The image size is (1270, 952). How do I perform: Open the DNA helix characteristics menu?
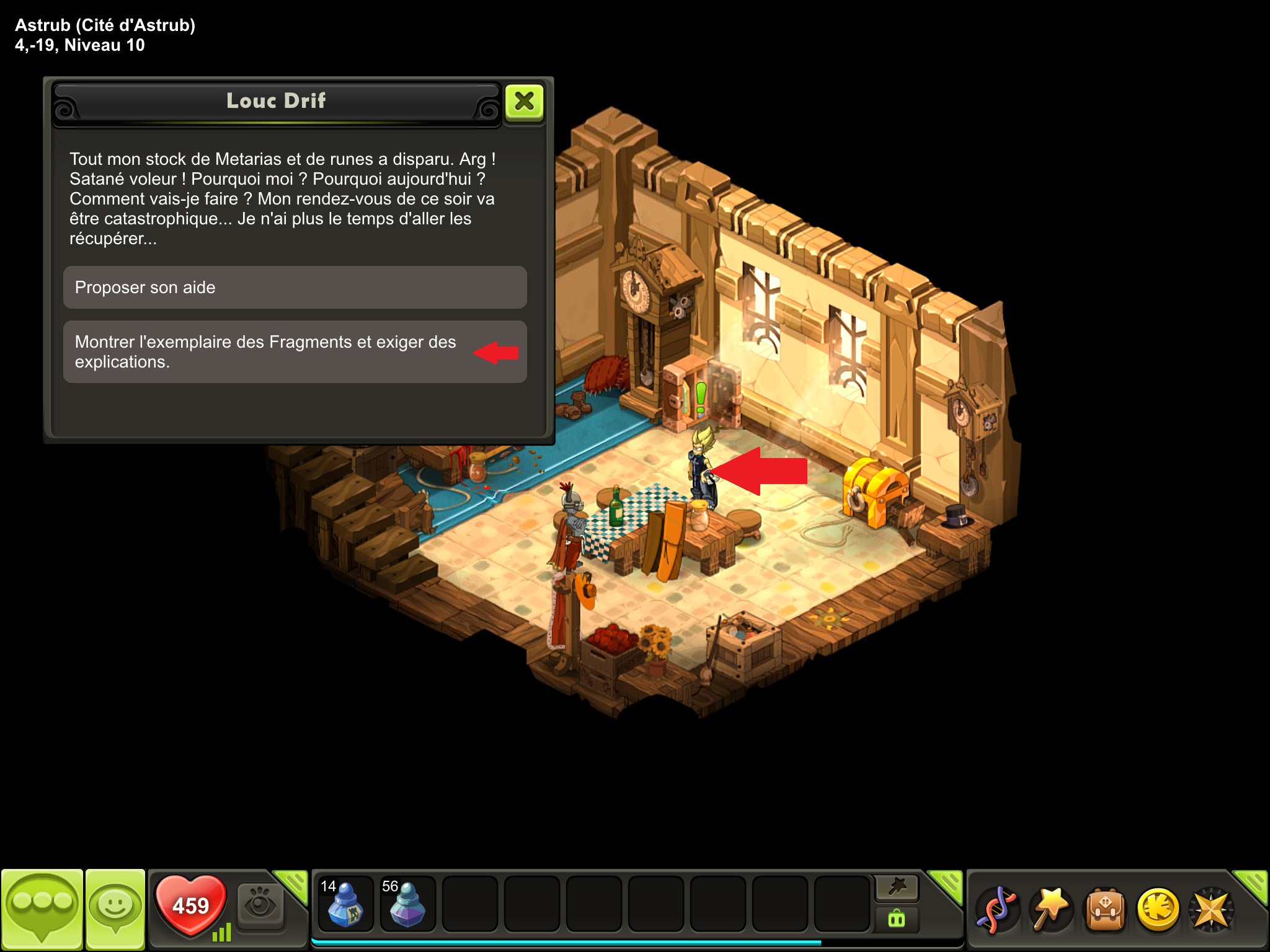coord(996,909)
